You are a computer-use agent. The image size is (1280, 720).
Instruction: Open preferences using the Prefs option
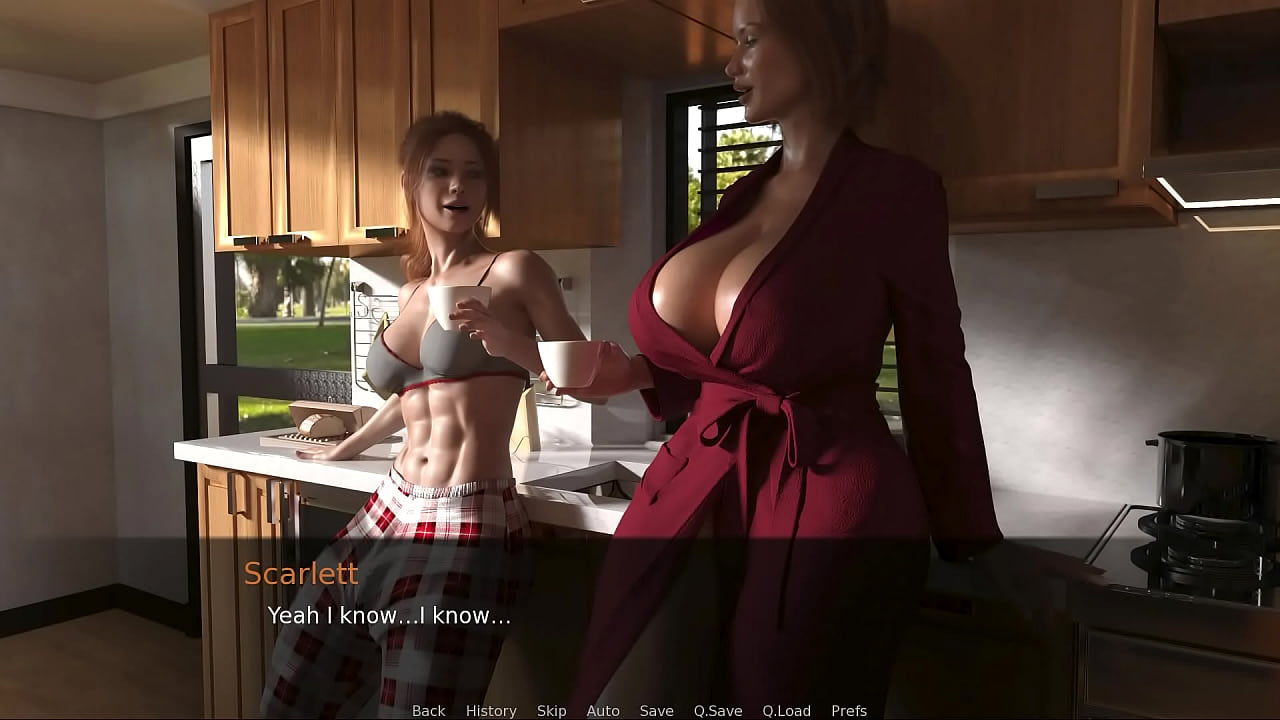pyautogui.click(x=851, y=710)
